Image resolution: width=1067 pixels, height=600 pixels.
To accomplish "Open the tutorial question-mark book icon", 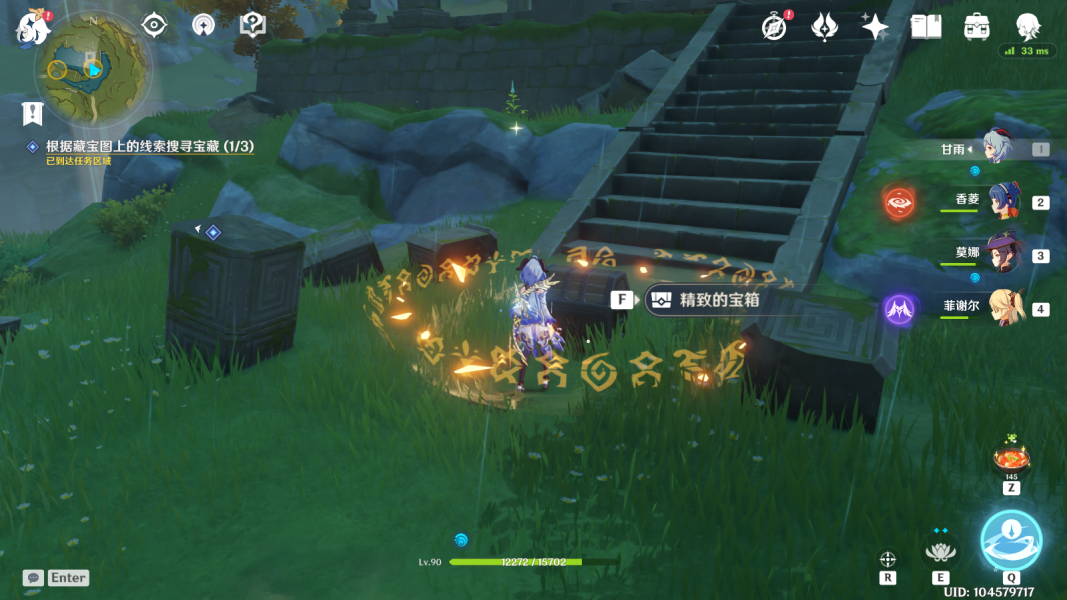I will (252, 25).
